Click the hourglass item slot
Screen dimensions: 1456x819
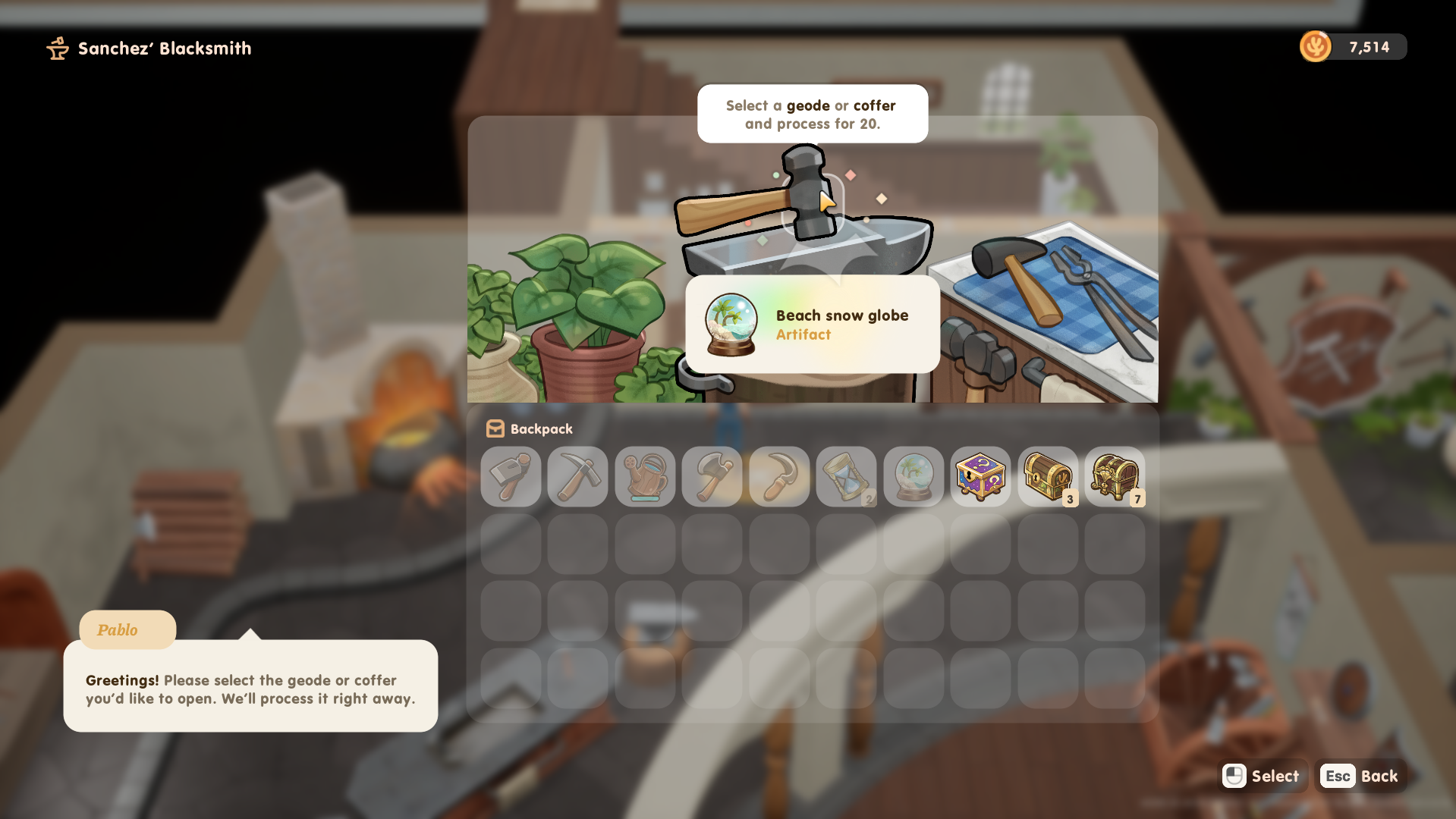[846, 476]
